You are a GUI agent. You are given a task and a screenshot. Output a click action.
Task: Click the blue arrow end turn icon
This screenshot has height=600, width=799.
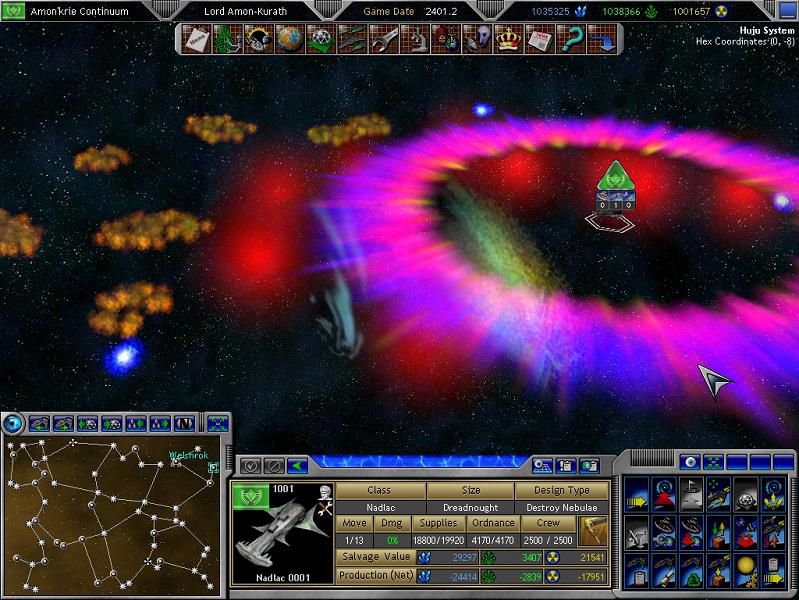coord(601,39)
